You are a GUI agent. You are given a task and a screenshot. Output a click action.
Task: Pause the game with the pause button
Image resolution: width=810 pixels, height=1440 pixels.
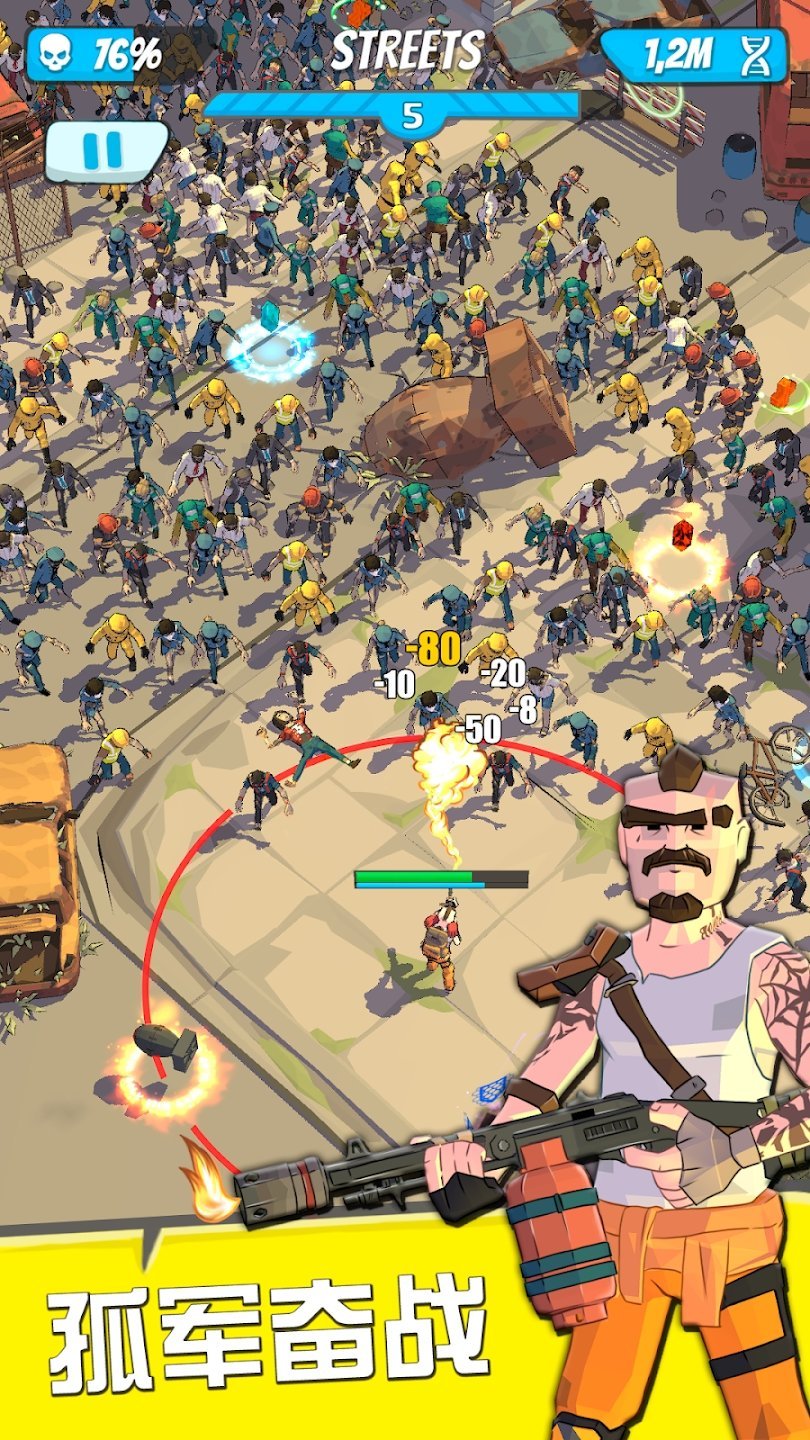pos(103,150)
